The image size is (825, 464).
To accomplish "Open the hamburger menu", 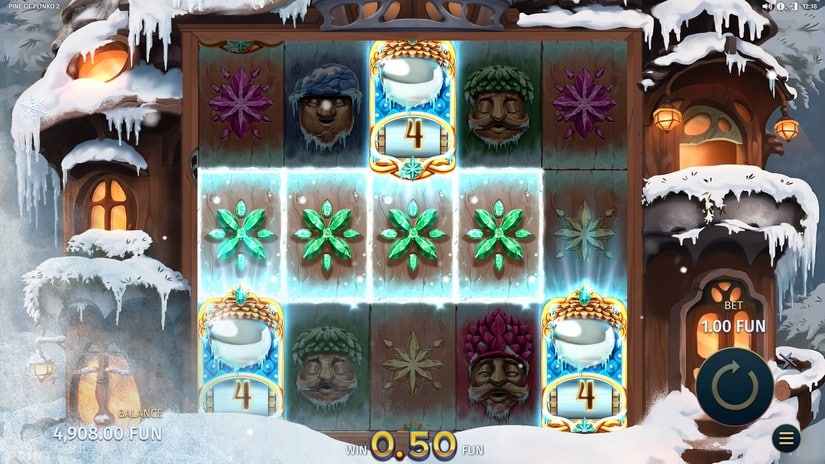I will 787,438.
